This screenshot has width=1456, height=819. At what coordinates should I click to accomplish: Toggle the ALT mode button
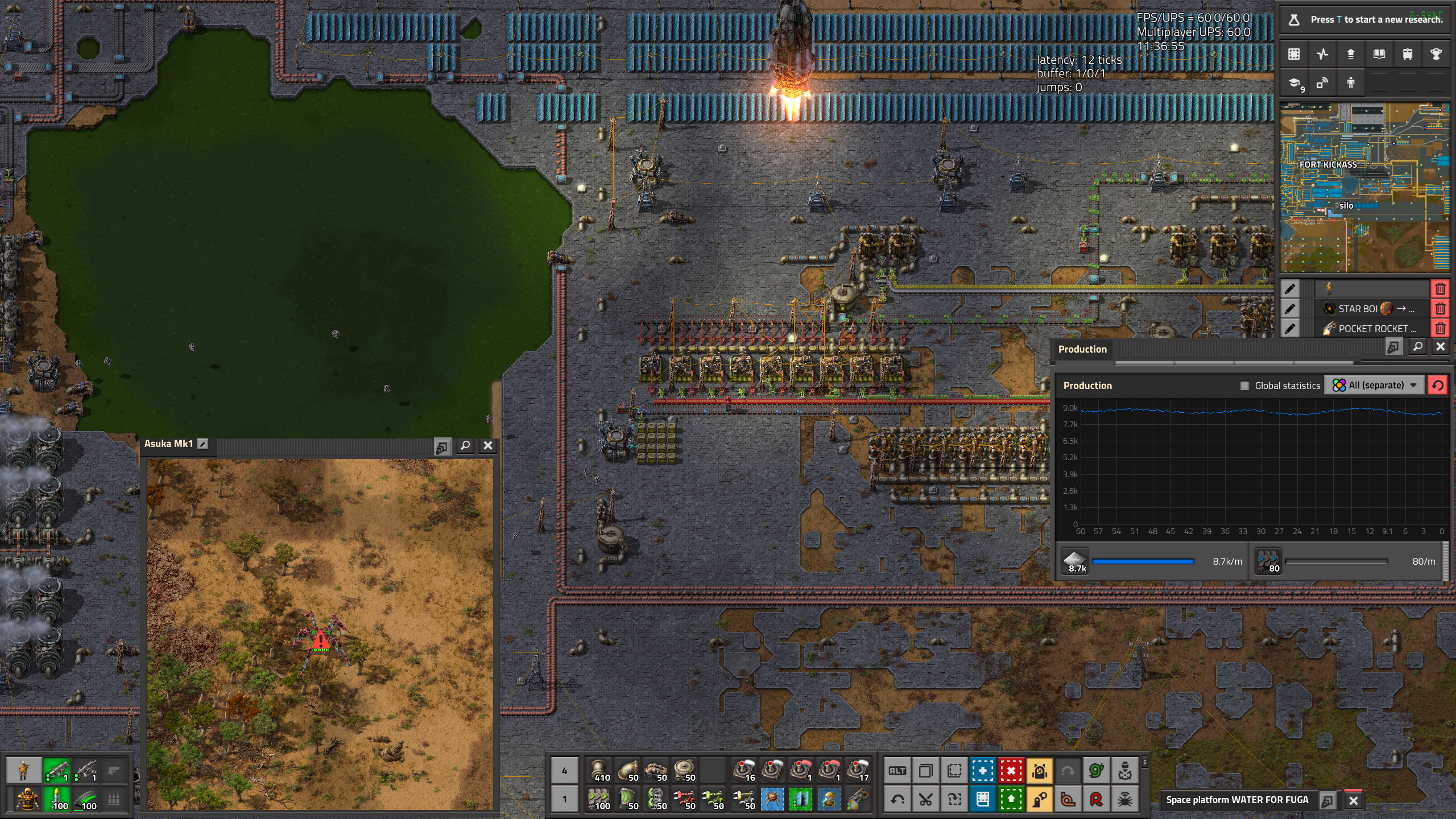pos(897,771)
